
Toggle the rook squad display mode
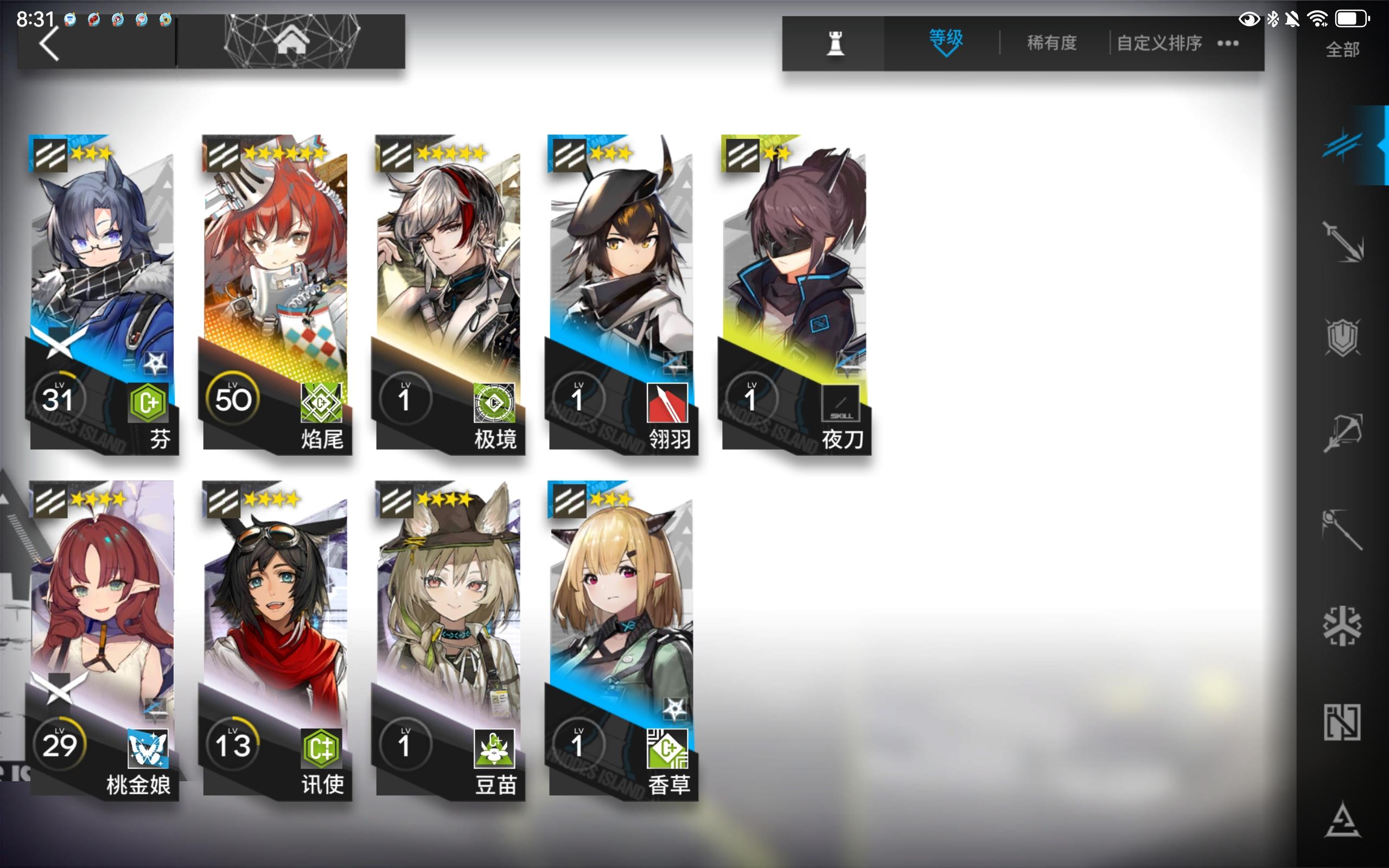[x=836, y=44]
